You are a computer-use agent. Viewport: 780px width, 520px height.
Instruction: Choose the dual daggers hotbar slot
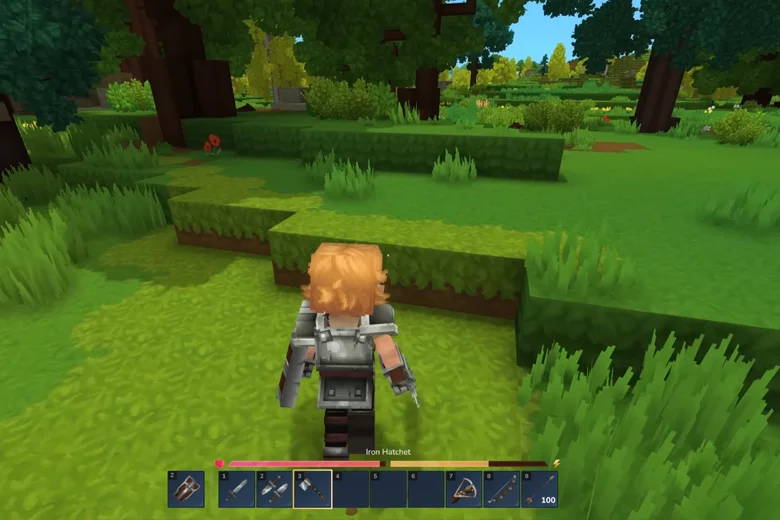point(274,489)
